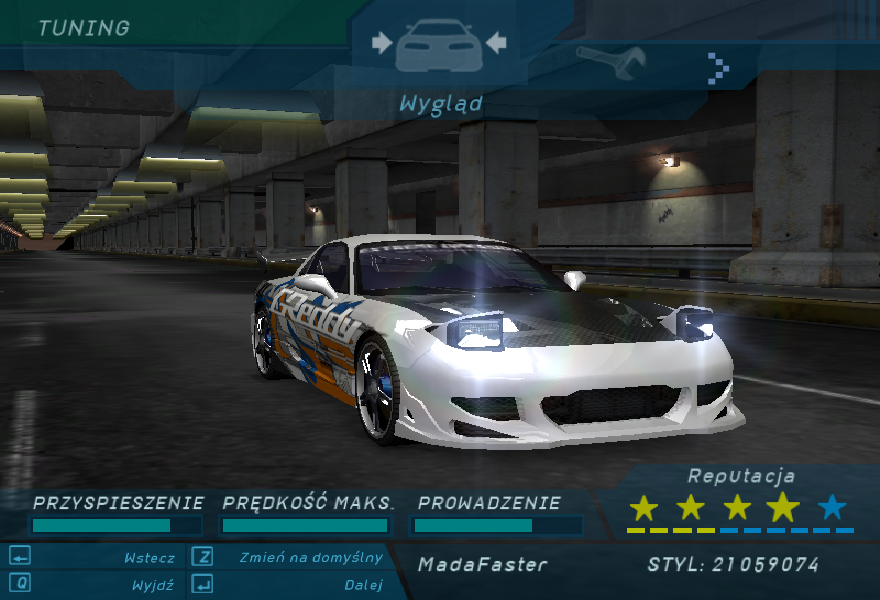Viewport: 880px width, 600px height.
Task: Continue with the Dalej option
Action: [363, 585]
